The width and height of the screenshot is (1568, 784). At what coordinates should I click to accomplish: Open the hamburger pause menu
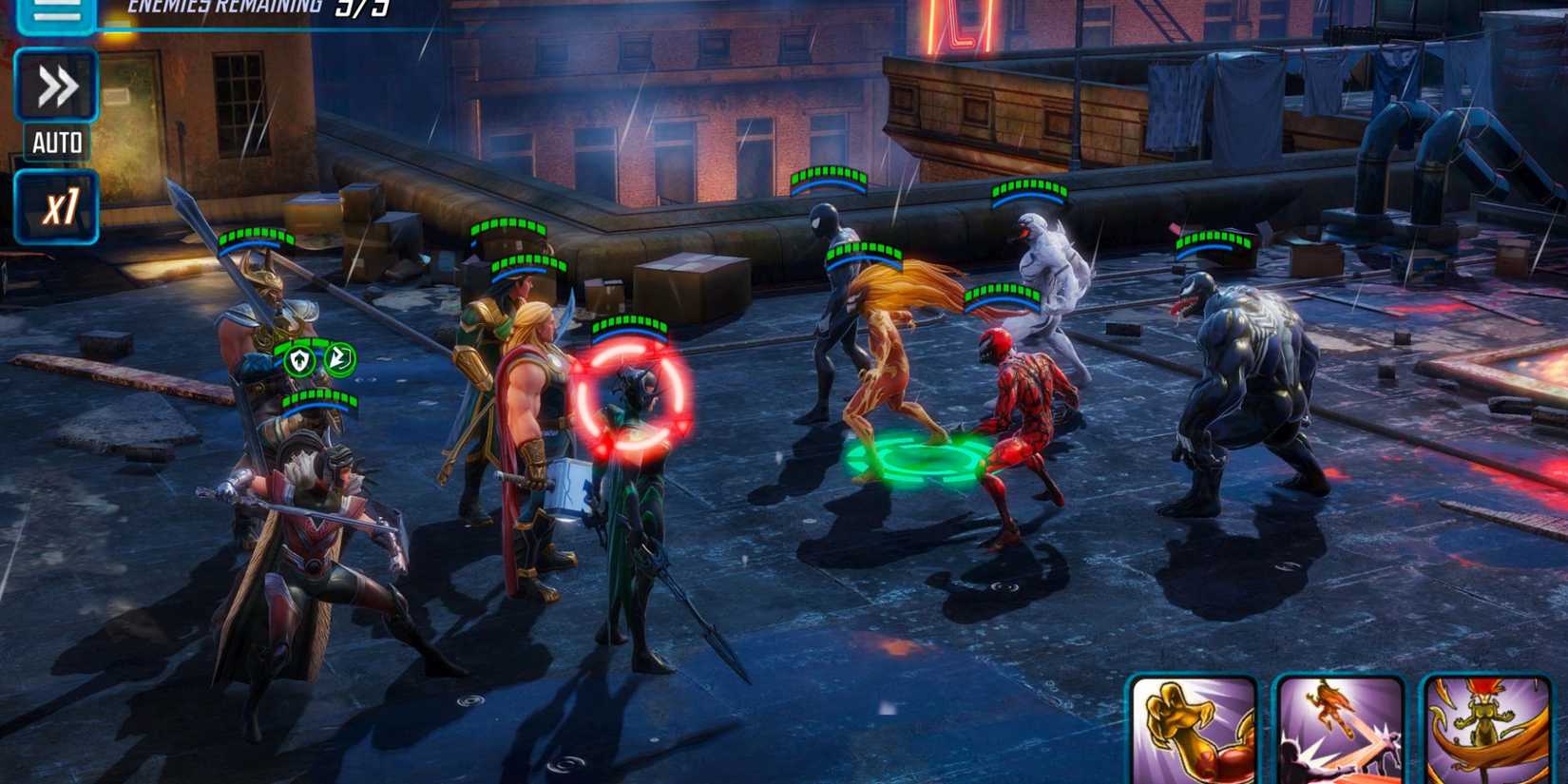54,14
